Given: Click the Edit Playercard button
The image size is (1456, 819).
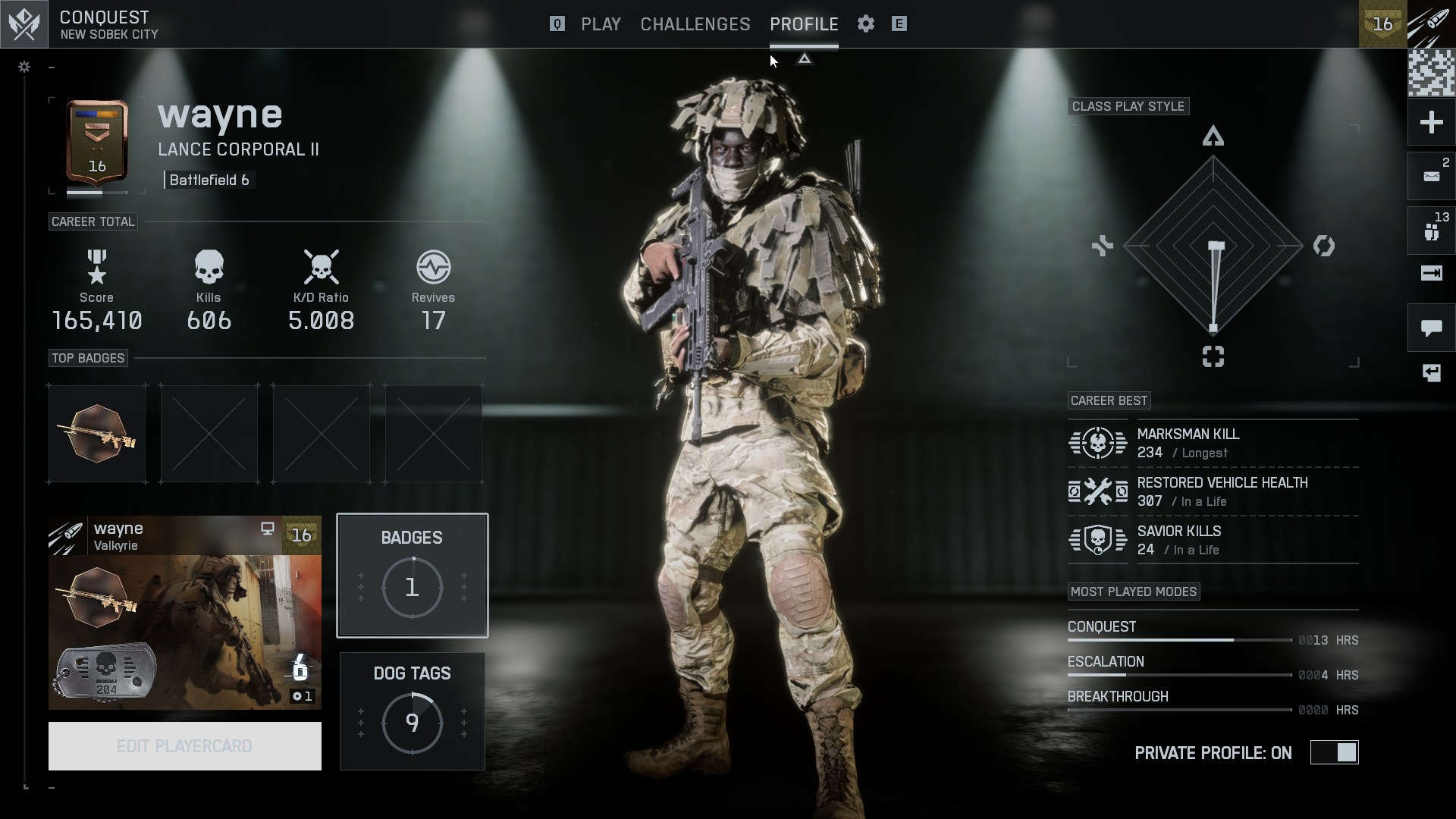Looking at the screenshot, I should [x=184, y=746].
